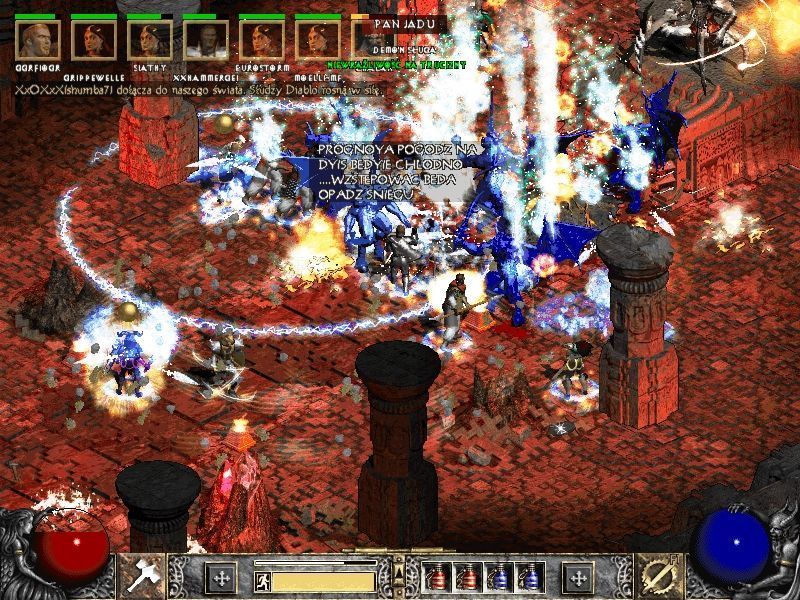Toggle the run/walk button

point(261,579)
